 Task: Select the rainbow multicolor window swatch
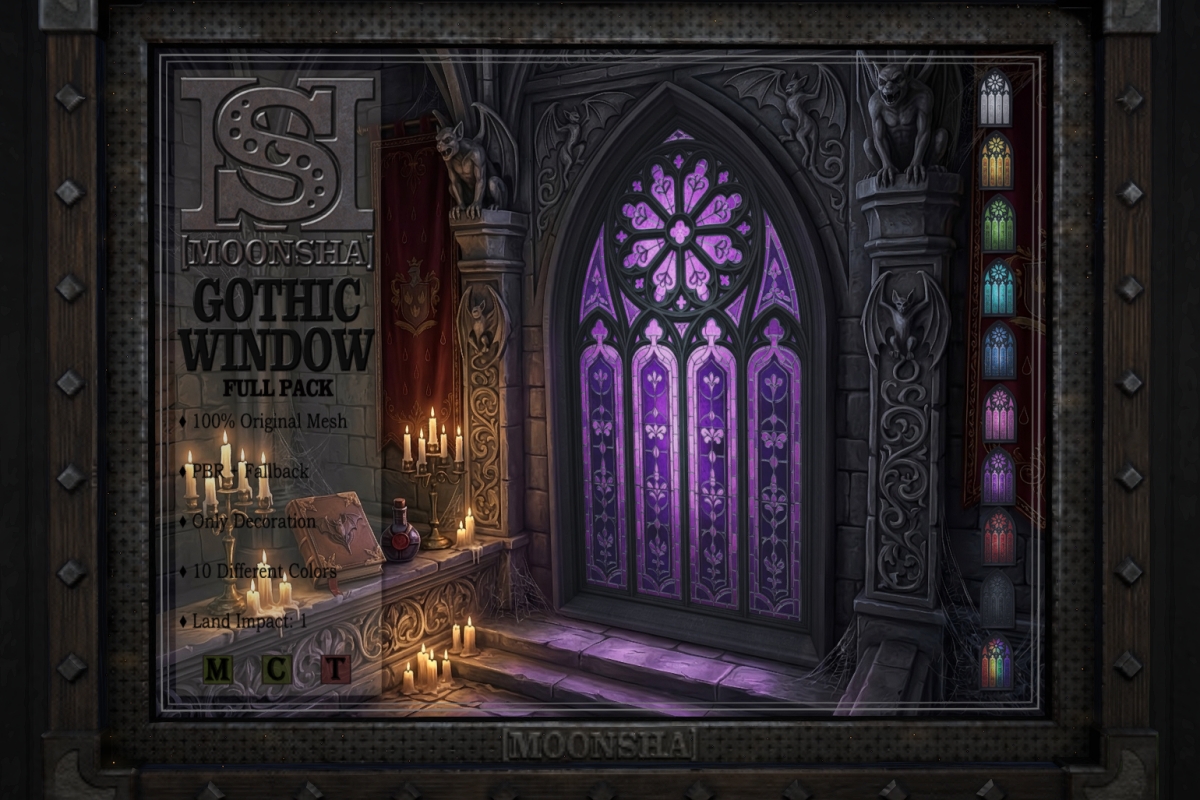(998, 663)
